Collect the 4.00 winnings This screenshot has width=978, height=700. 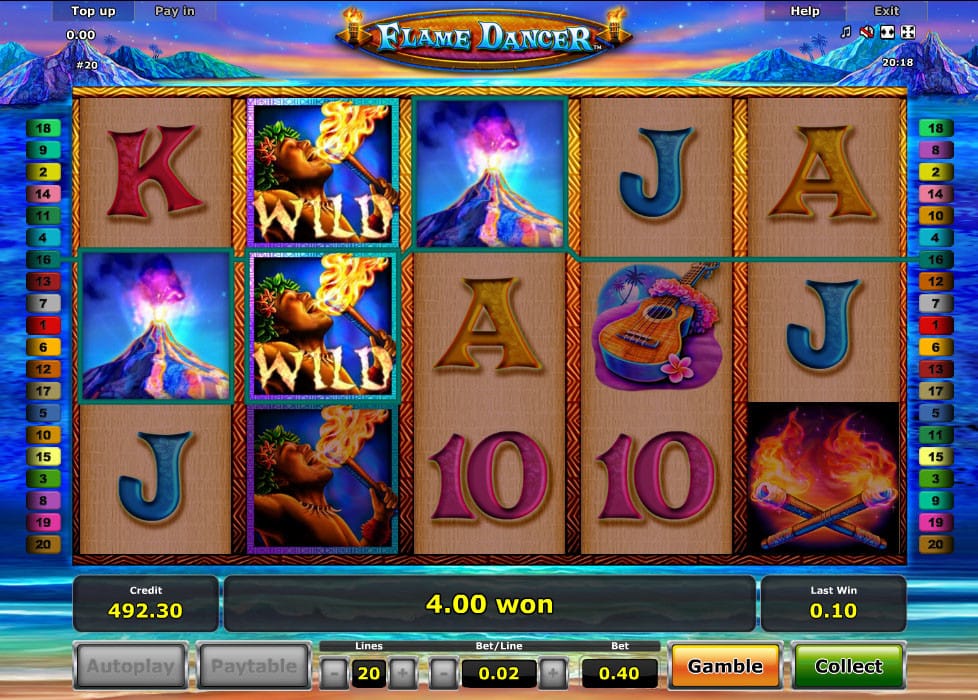pyautogui.click(x=848, y=666)
